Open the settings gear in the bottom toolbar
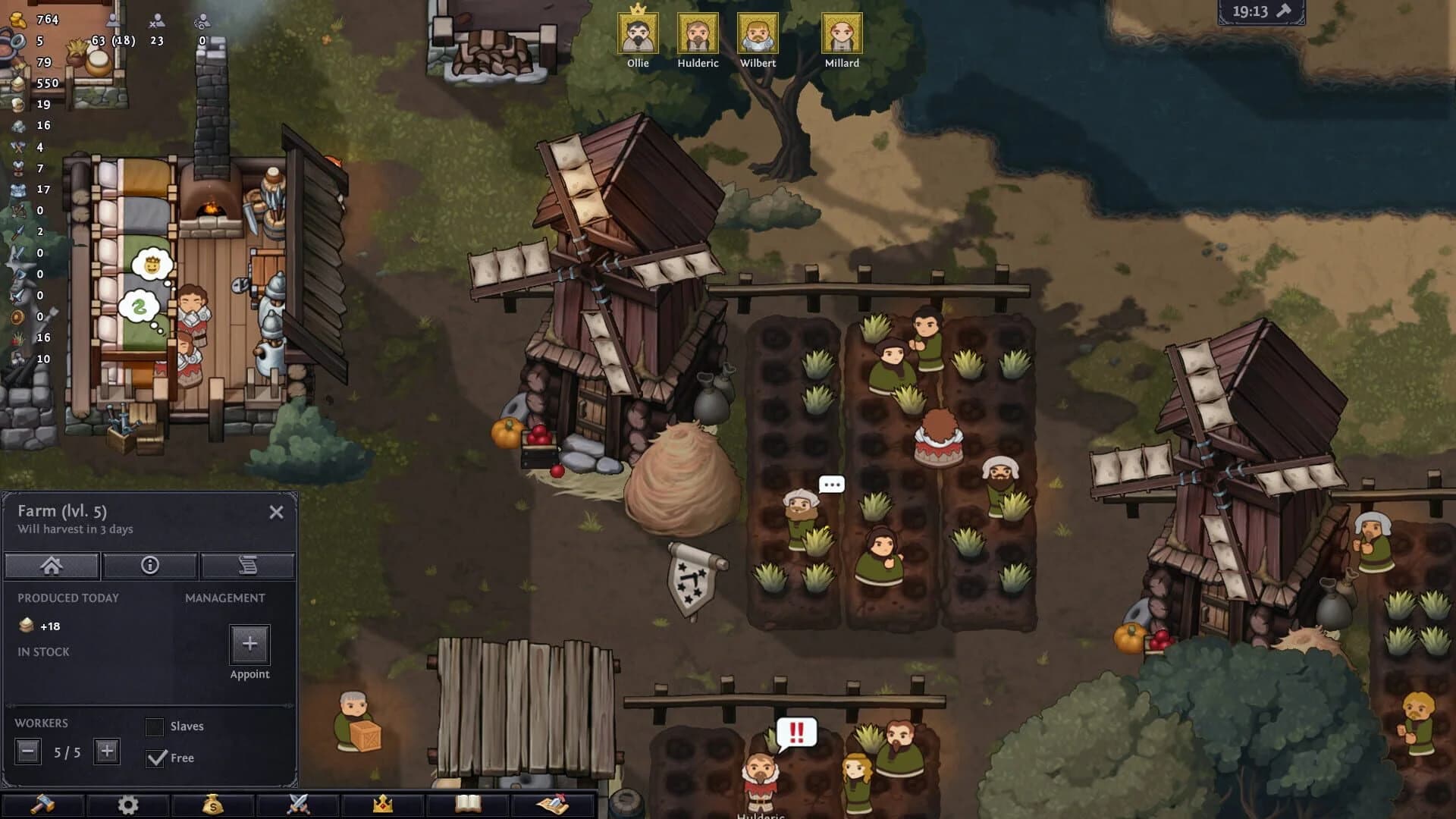This screenshot has height=819, width=1456. (x=127, y=806)
